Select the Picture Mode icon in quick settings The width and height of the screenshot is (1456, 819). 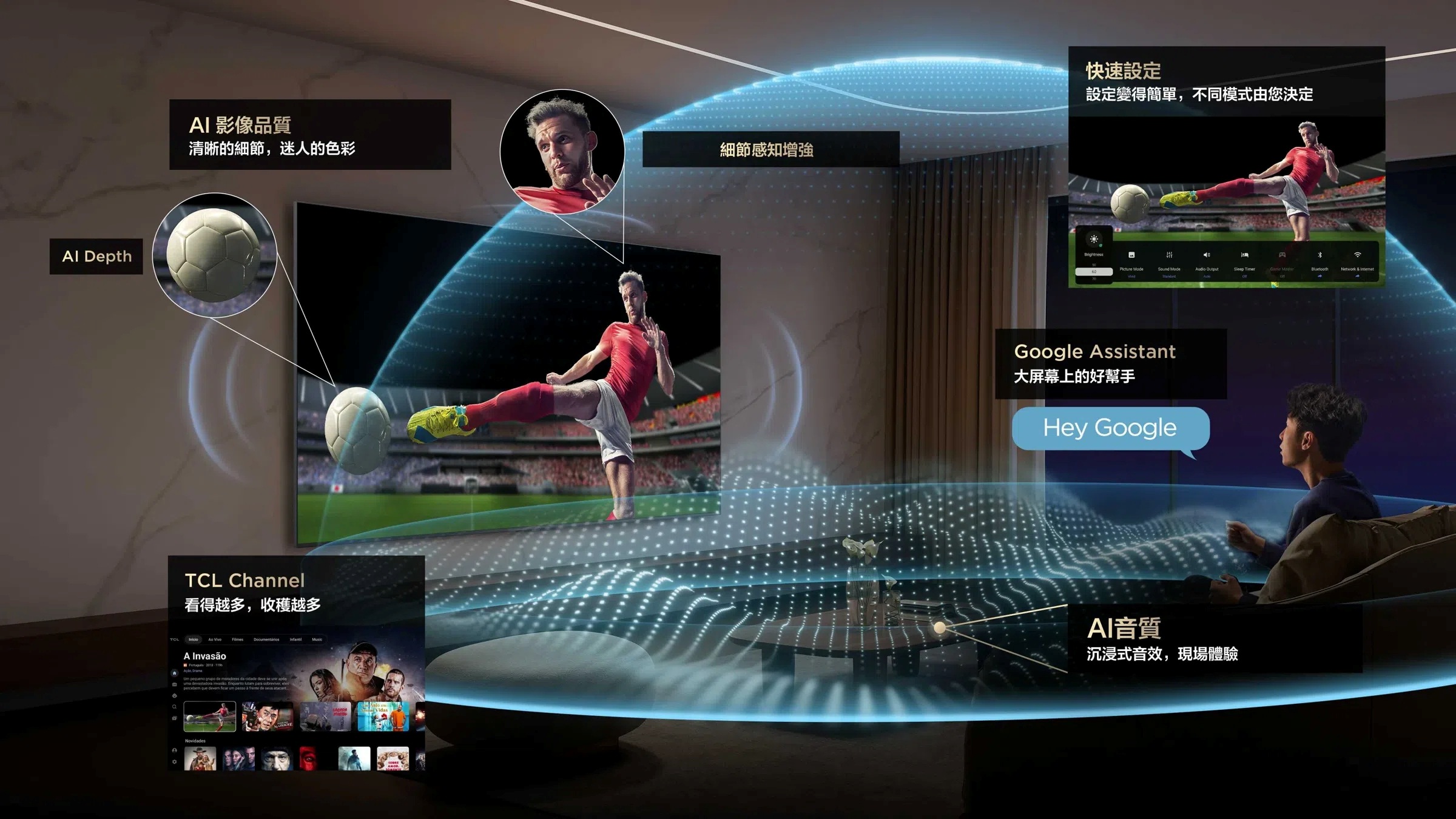tap(1132, 255)
